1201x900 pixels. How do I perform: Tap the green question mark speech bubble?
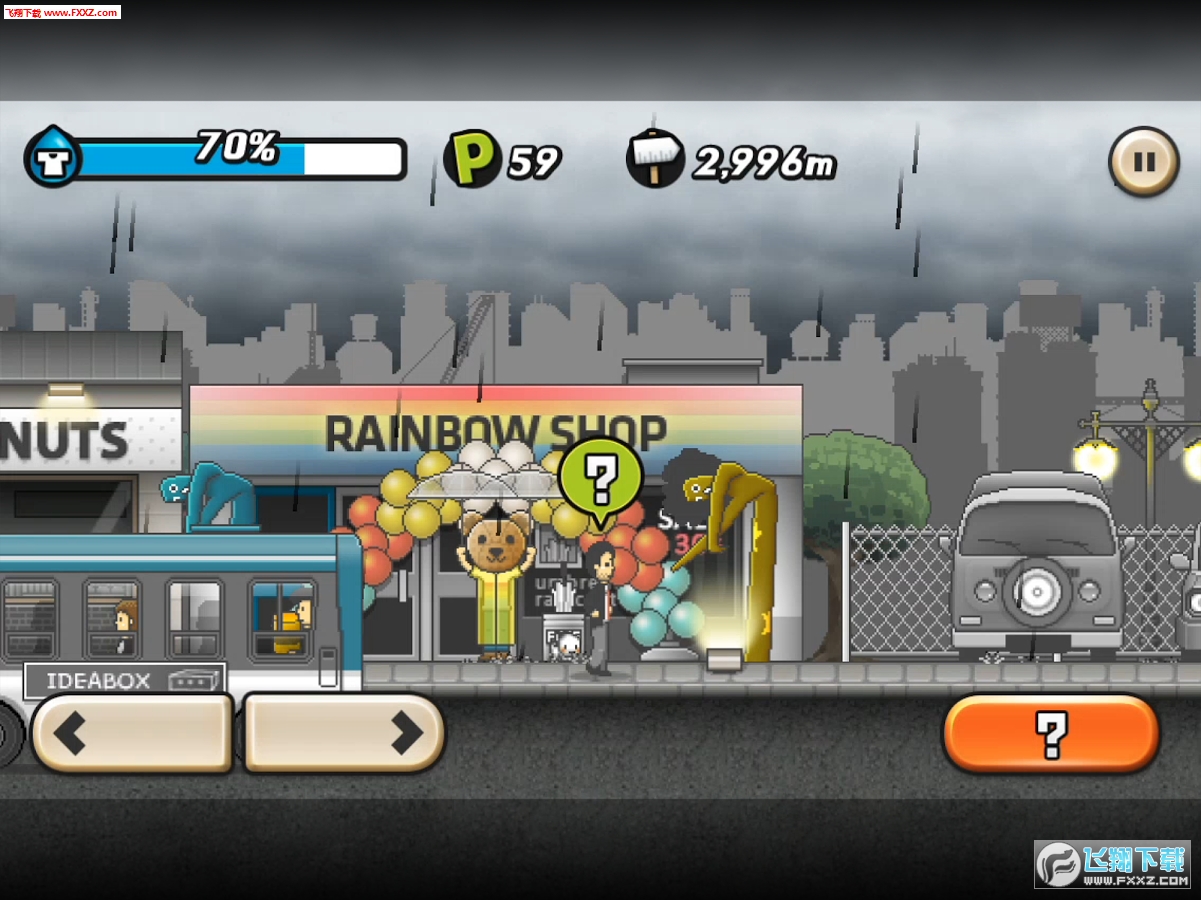(600, 480)
